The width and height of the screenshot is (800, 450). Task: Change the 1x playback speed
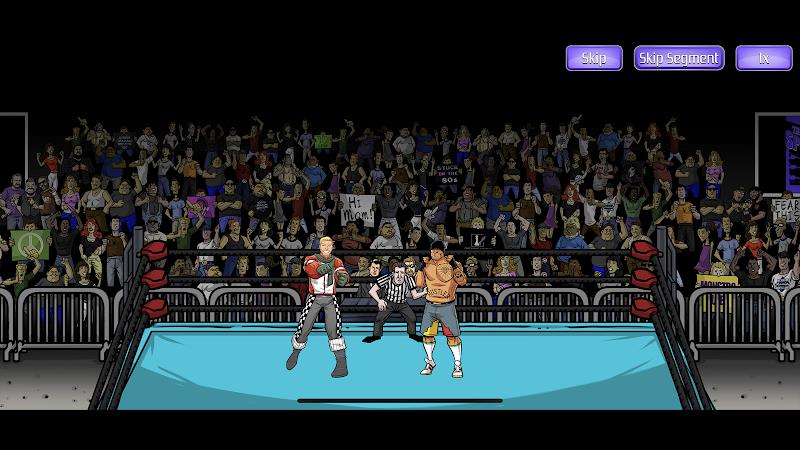(x=764, y=58)
